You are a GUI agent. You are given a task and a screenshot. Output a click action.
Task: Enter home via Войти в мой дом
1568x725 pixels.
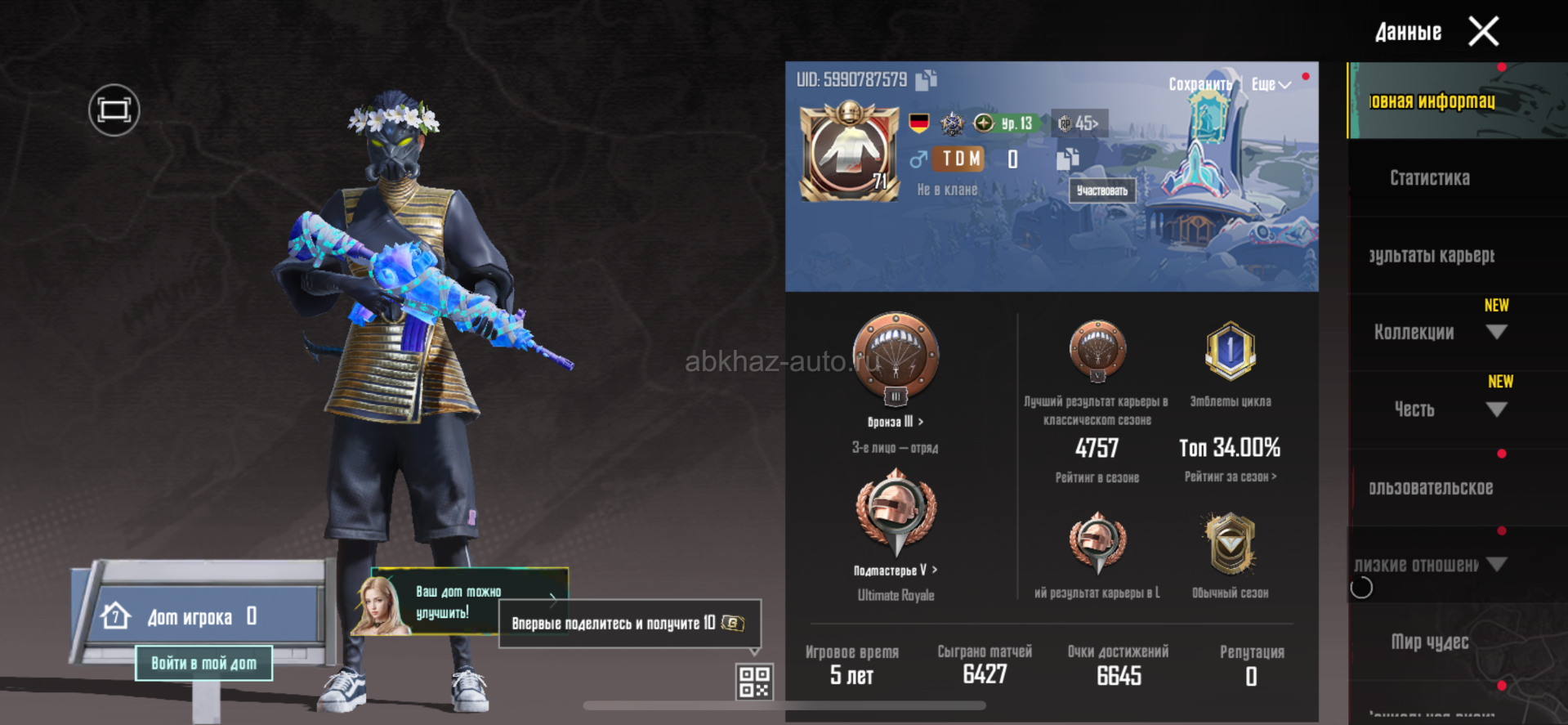pos(203,663)
